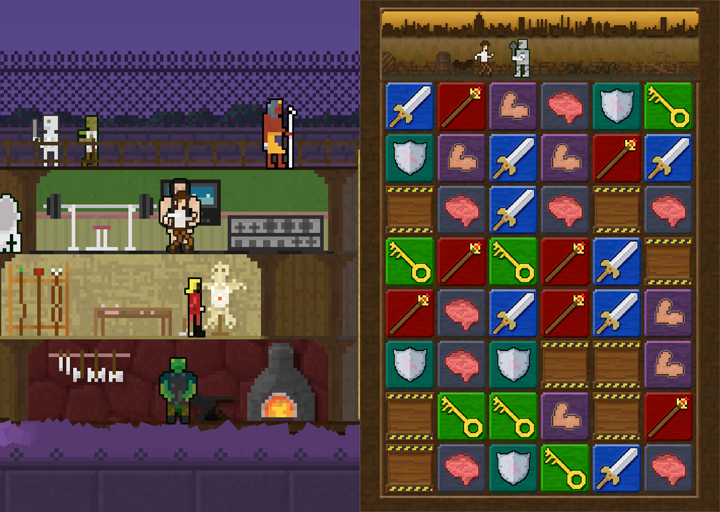Select the key tile between two staff tiles

513,261
